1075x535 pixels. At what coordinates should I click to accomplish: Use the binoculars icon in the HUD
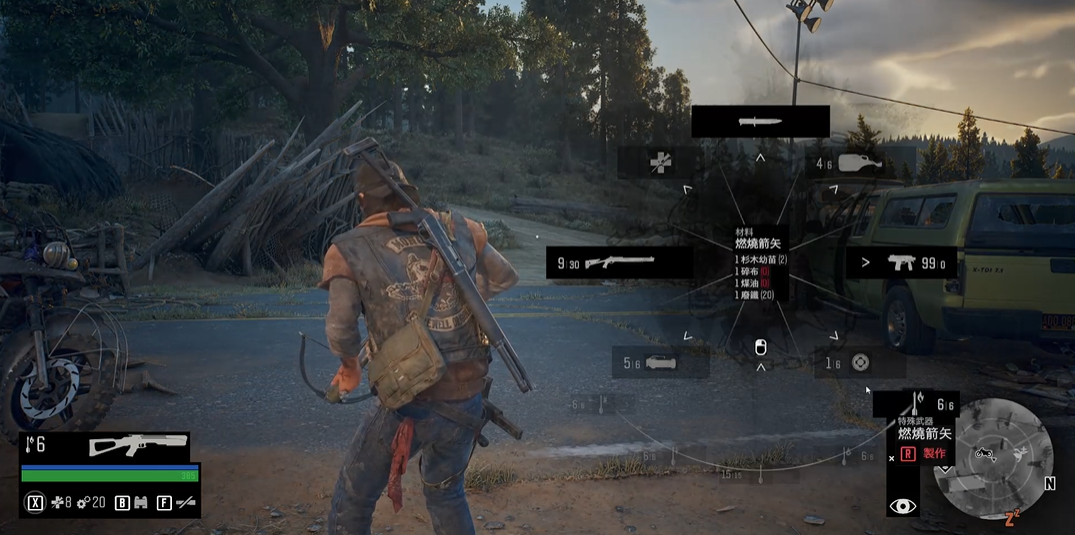pos(140,503)
